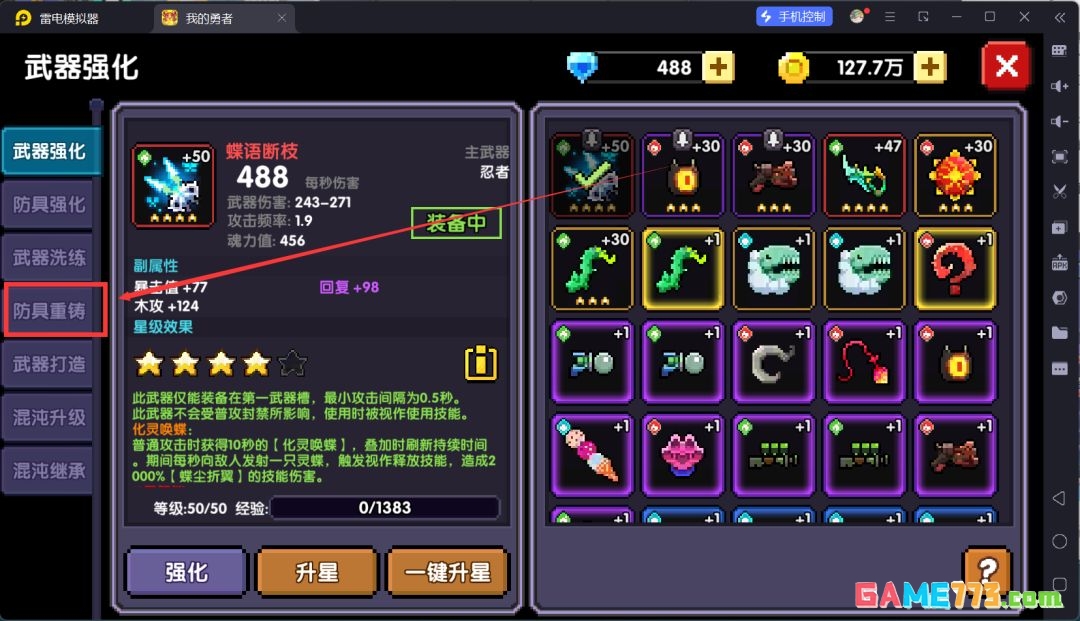Select the red sun weapon +30 slot
This screenshot has height=621, width=1080.
click(955, 176)
